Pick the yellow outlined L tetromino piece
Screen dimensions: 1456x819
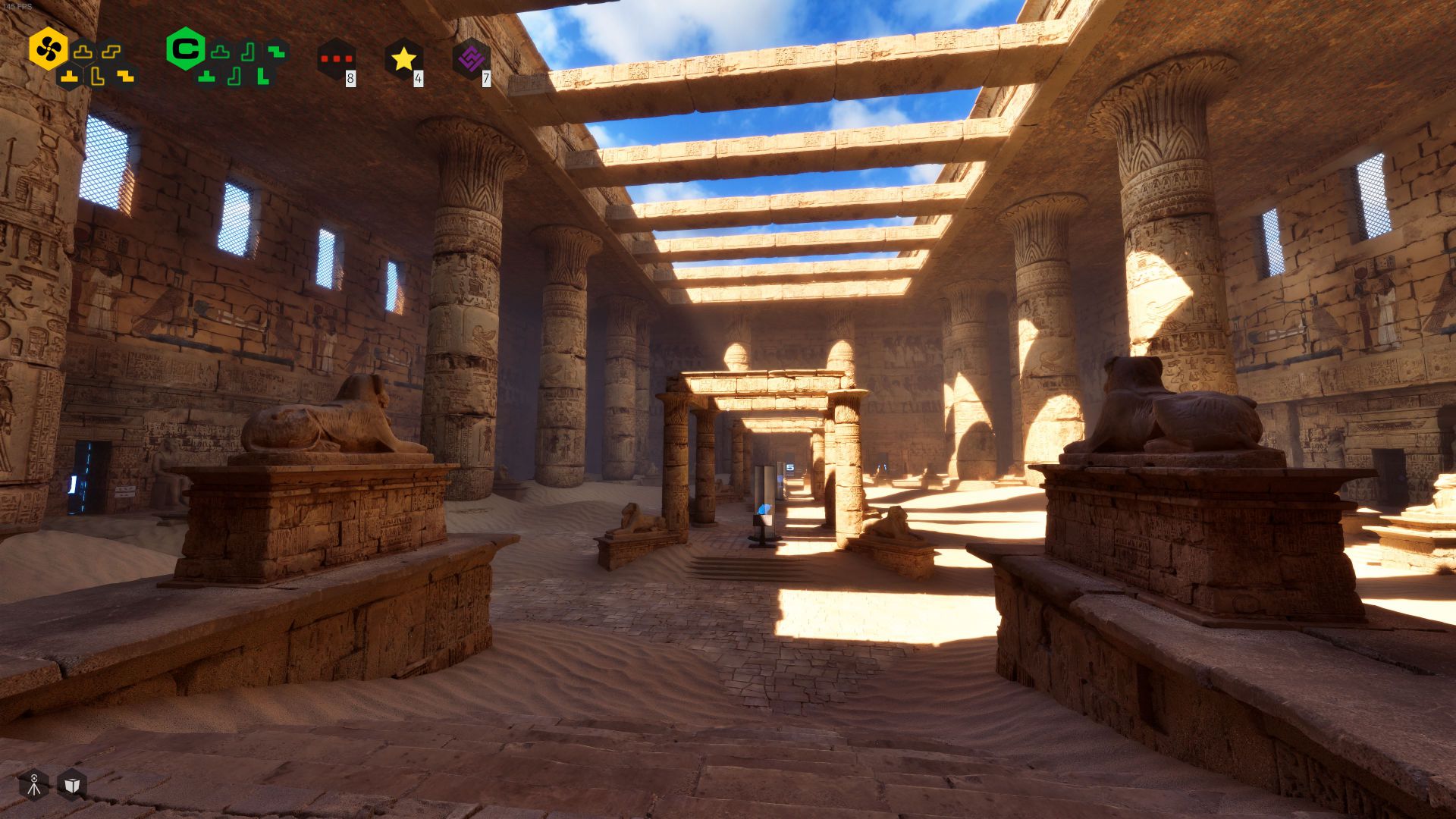[x=97, y=76]
